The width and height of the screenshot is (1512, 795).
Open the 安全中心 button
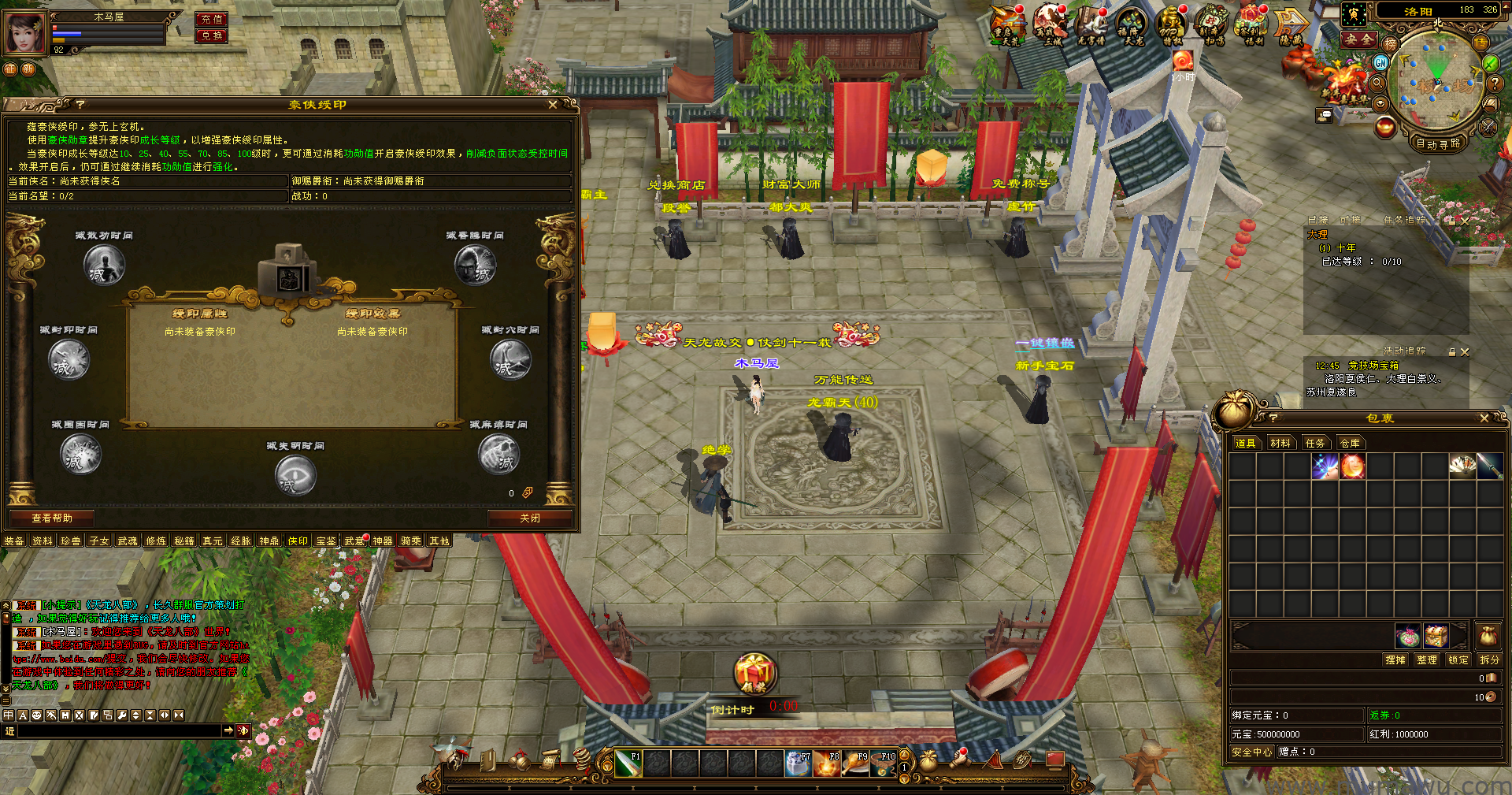(1251, 752)
